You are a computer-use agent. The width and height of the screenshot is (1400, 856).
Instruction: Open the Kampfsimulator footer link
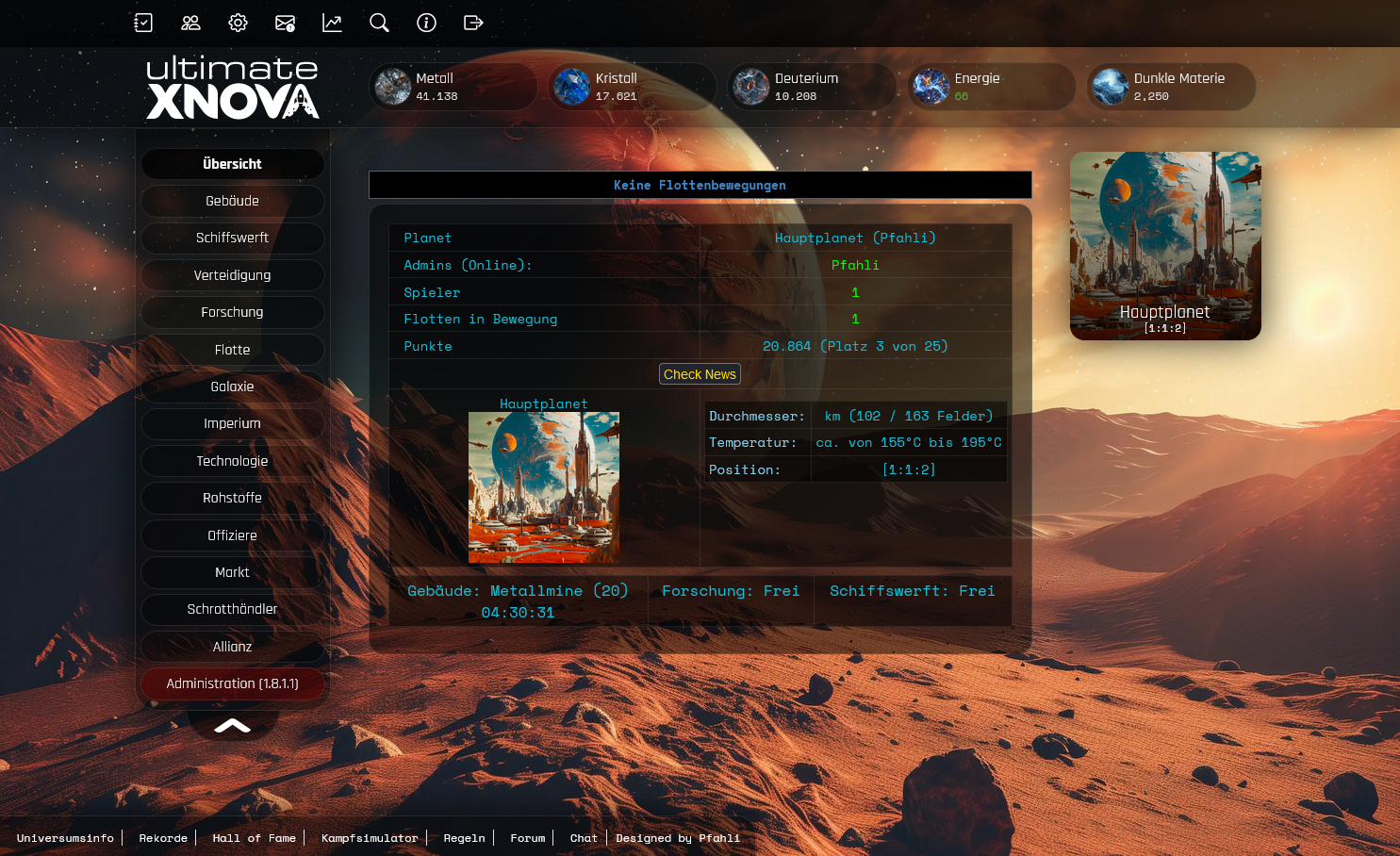(x=369, y=838)
